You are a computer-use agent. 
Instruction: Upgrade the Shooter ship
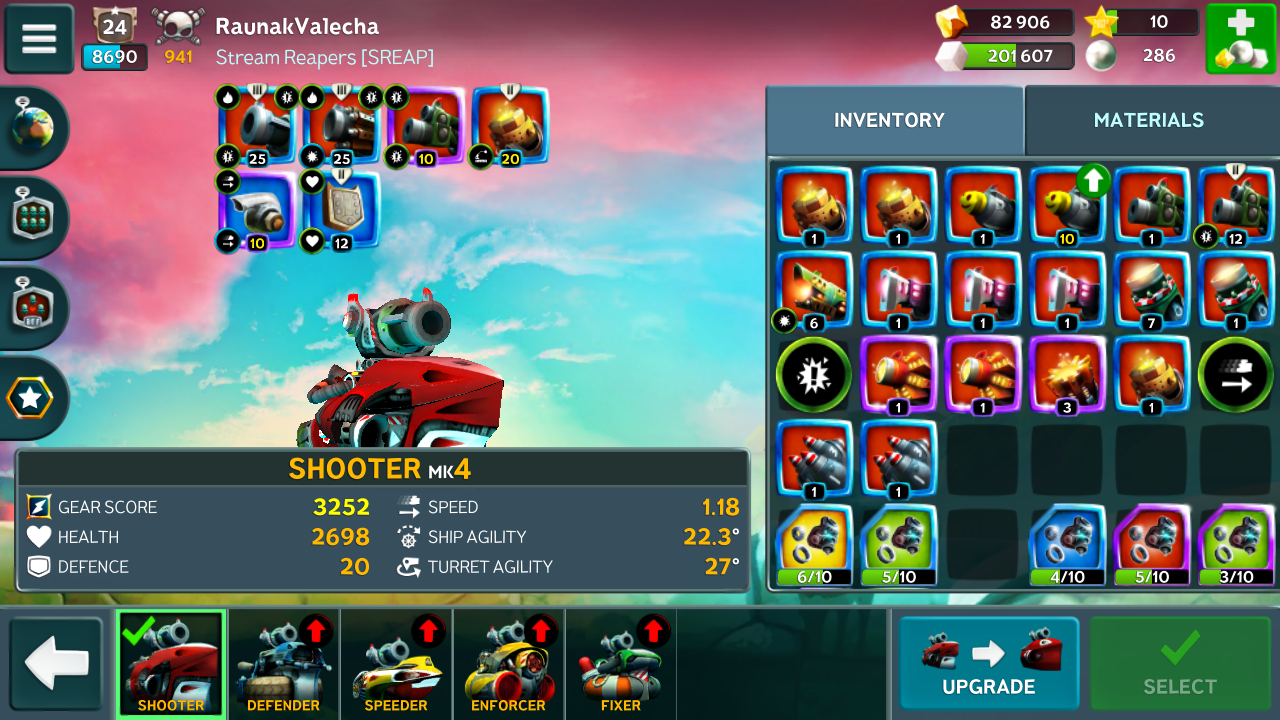point(988,663)
